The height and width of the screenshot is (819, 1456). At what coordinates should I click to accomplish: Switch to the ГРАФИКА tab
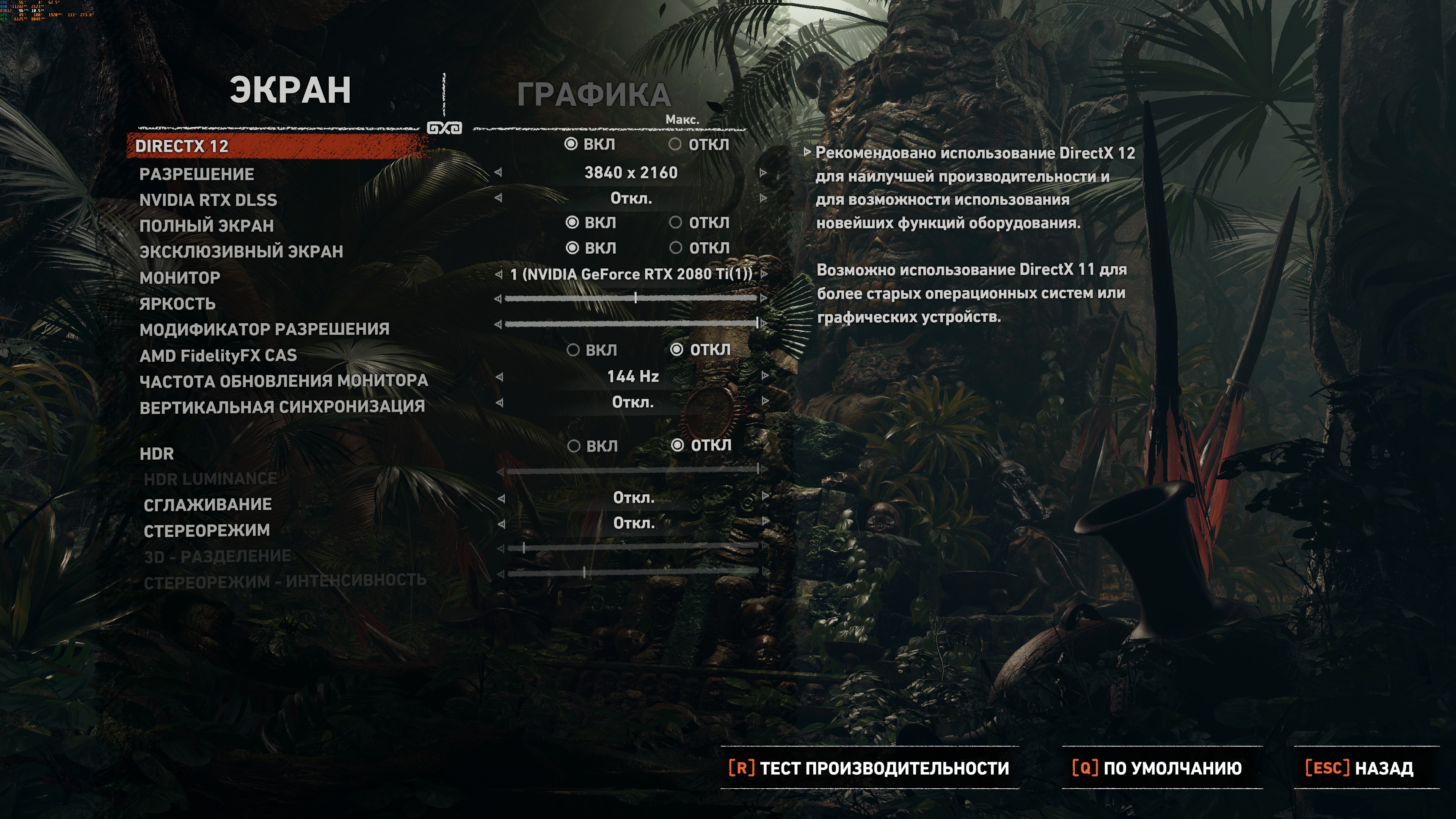pyautogui.click(x=593, y=94)
